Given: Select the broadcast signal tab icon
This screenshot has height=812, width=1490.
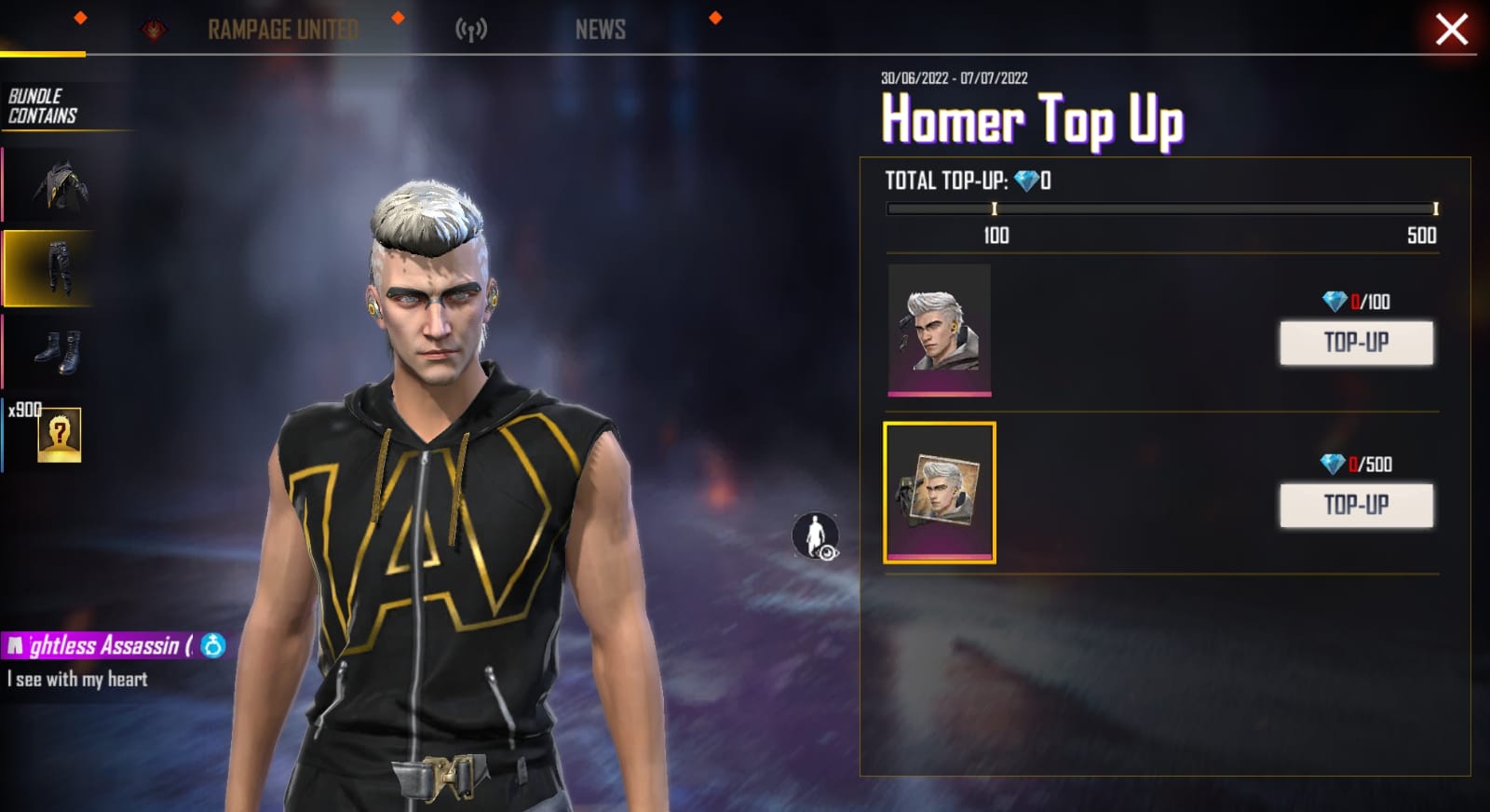Looking at the screenshot, I should click(471, 30).
